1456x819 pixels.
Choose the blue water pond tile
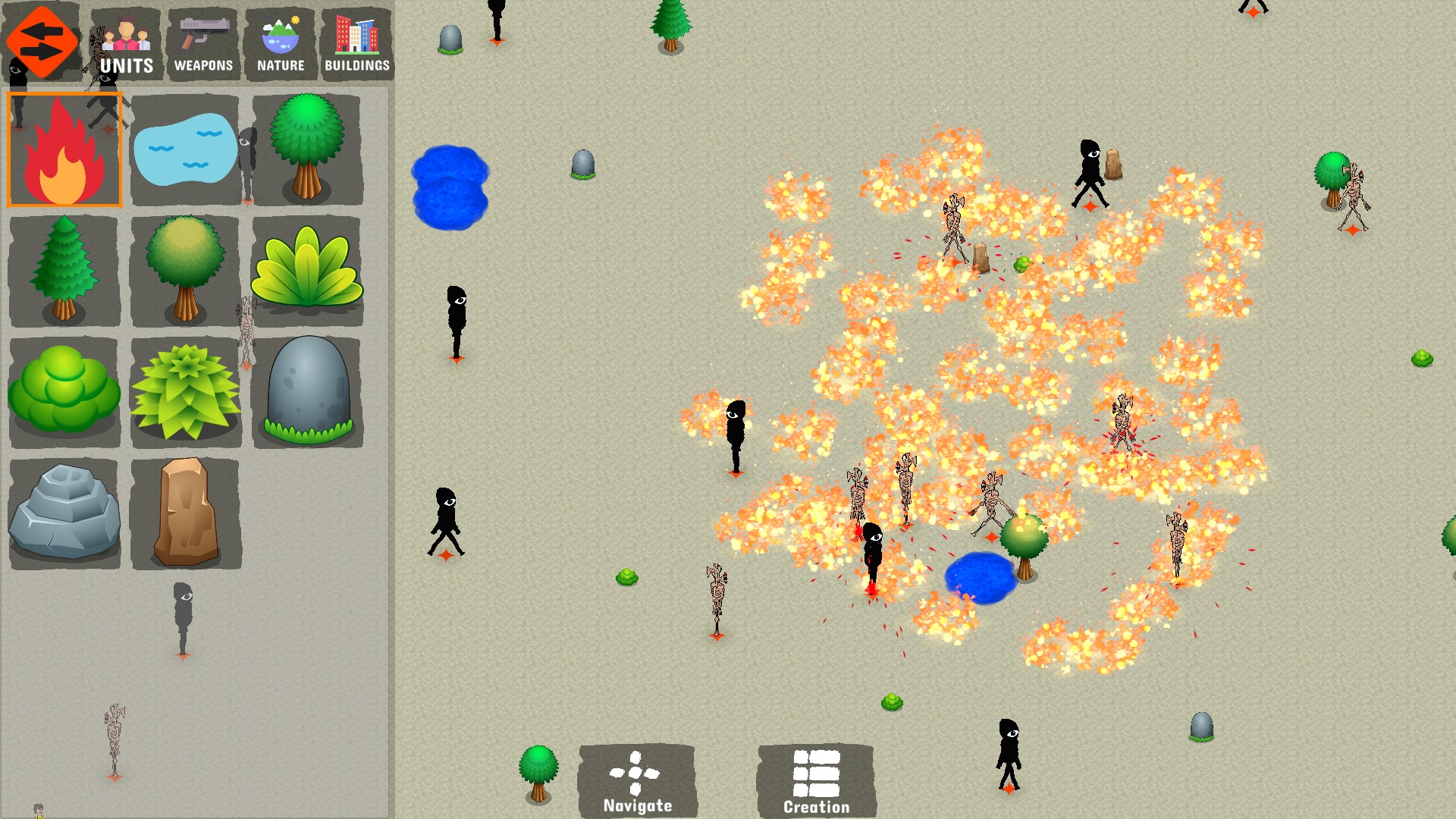coord(186,149)
